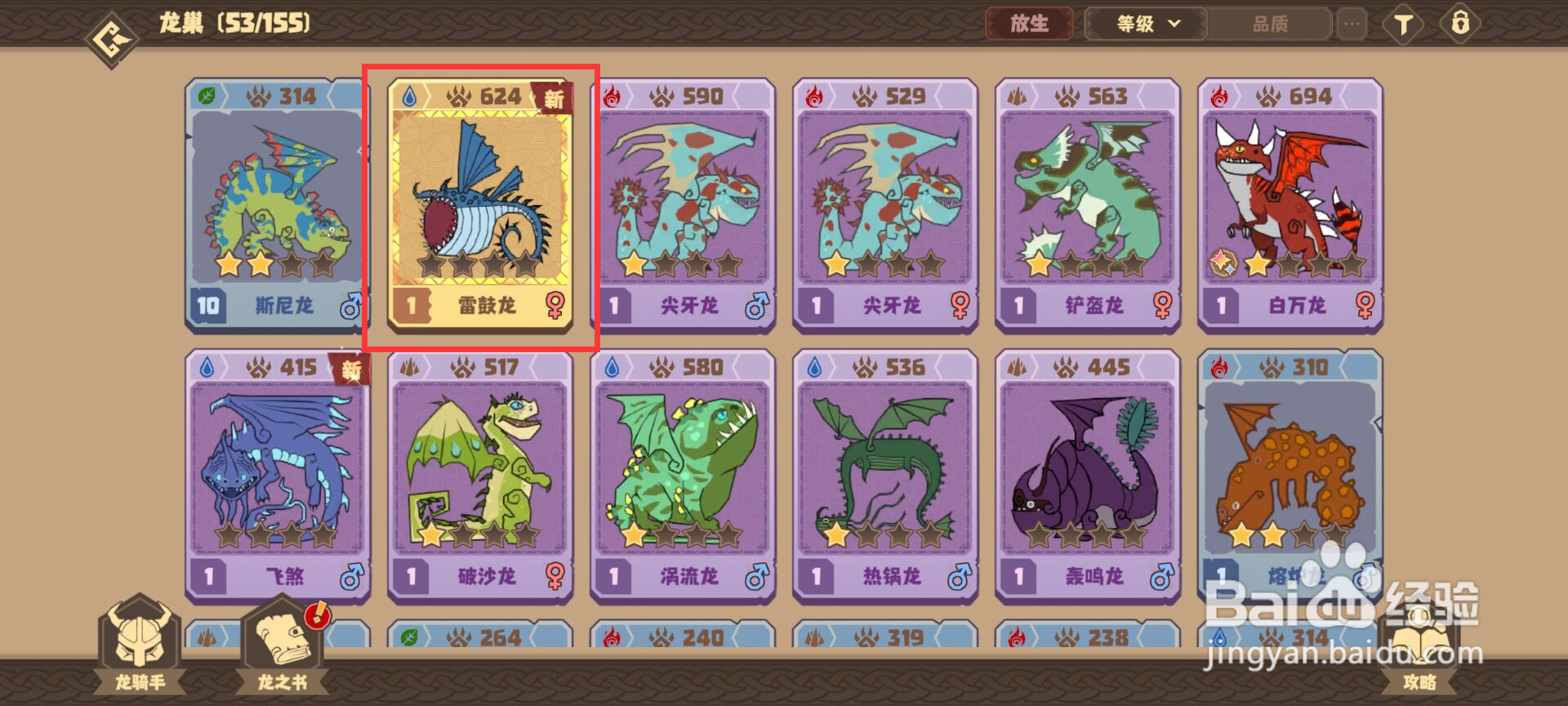This screenshot has width=1568, height=706.
Task: Open the filter funnel icon in top bar
Action: point(1402,24)
